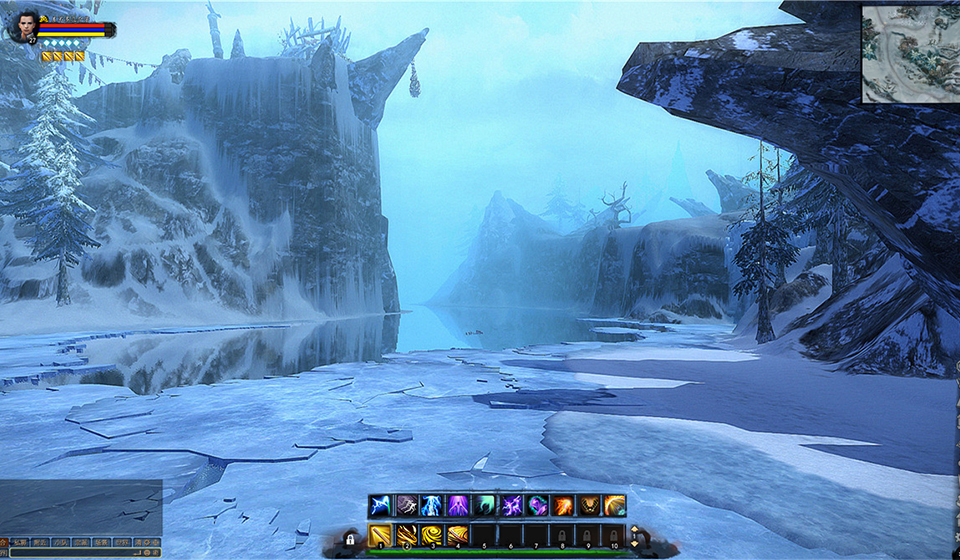Open the chat emoji picker
Viewport: 960px width, 560px height.
(145, 551)
